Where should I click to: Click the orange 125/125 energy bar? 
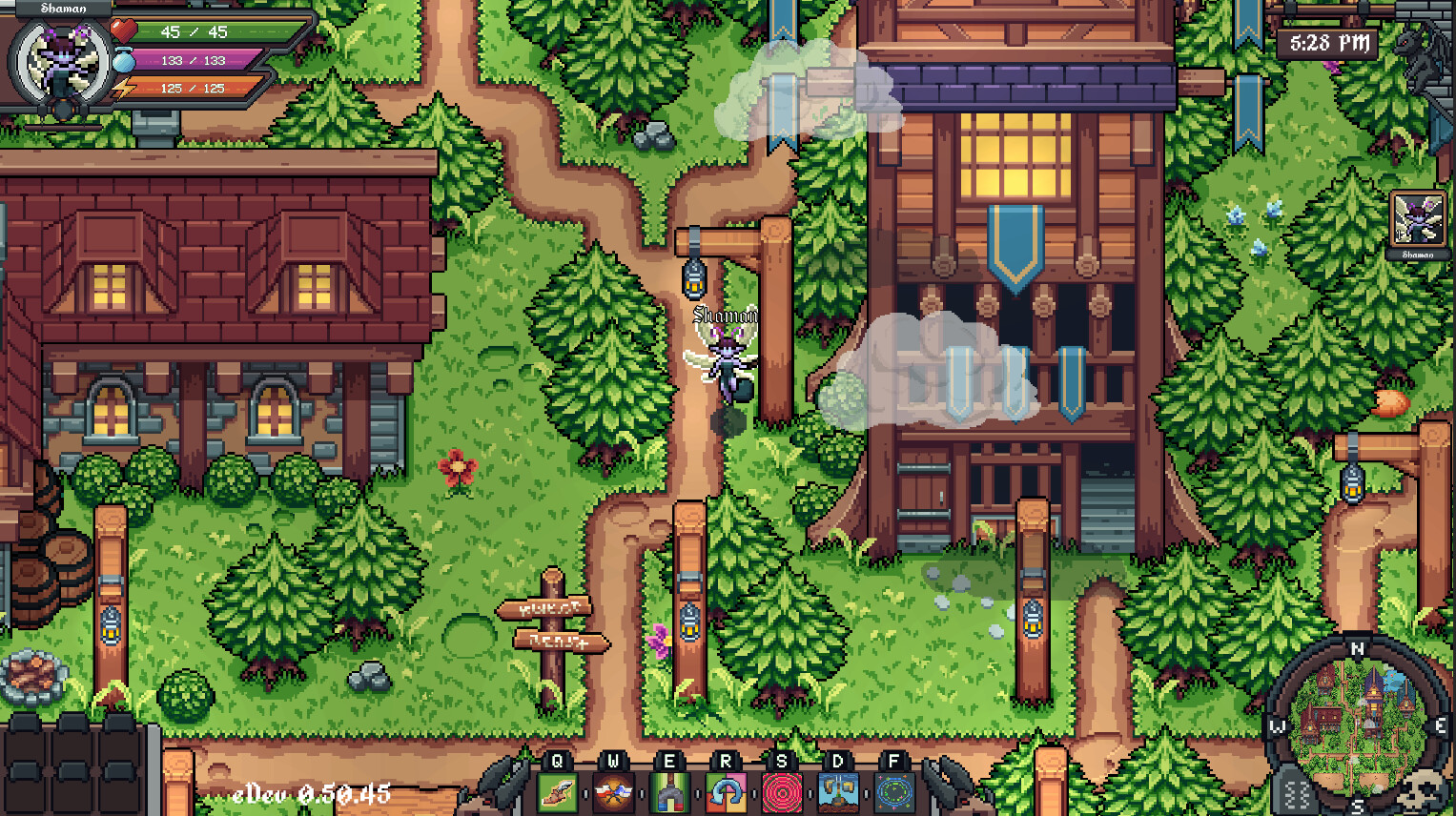pos(192,89)
